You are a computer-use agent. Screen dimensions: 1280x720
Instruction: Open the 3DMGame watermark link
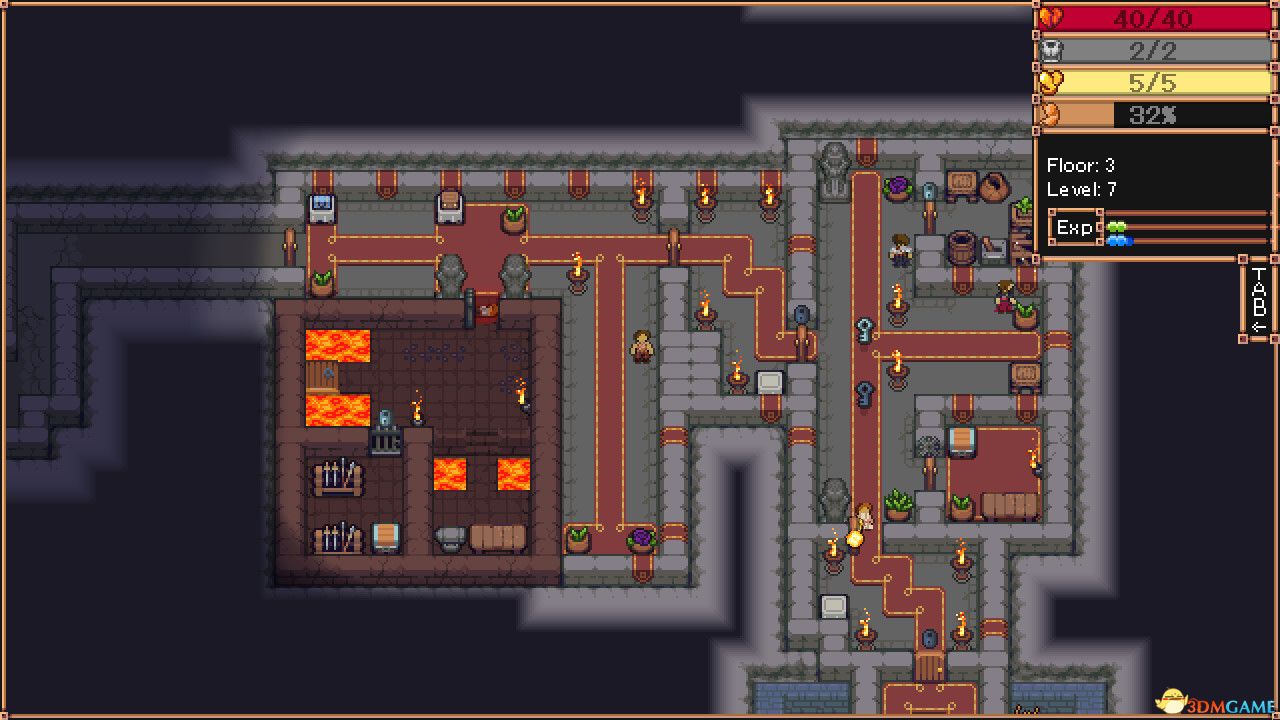coord(1215,705)
